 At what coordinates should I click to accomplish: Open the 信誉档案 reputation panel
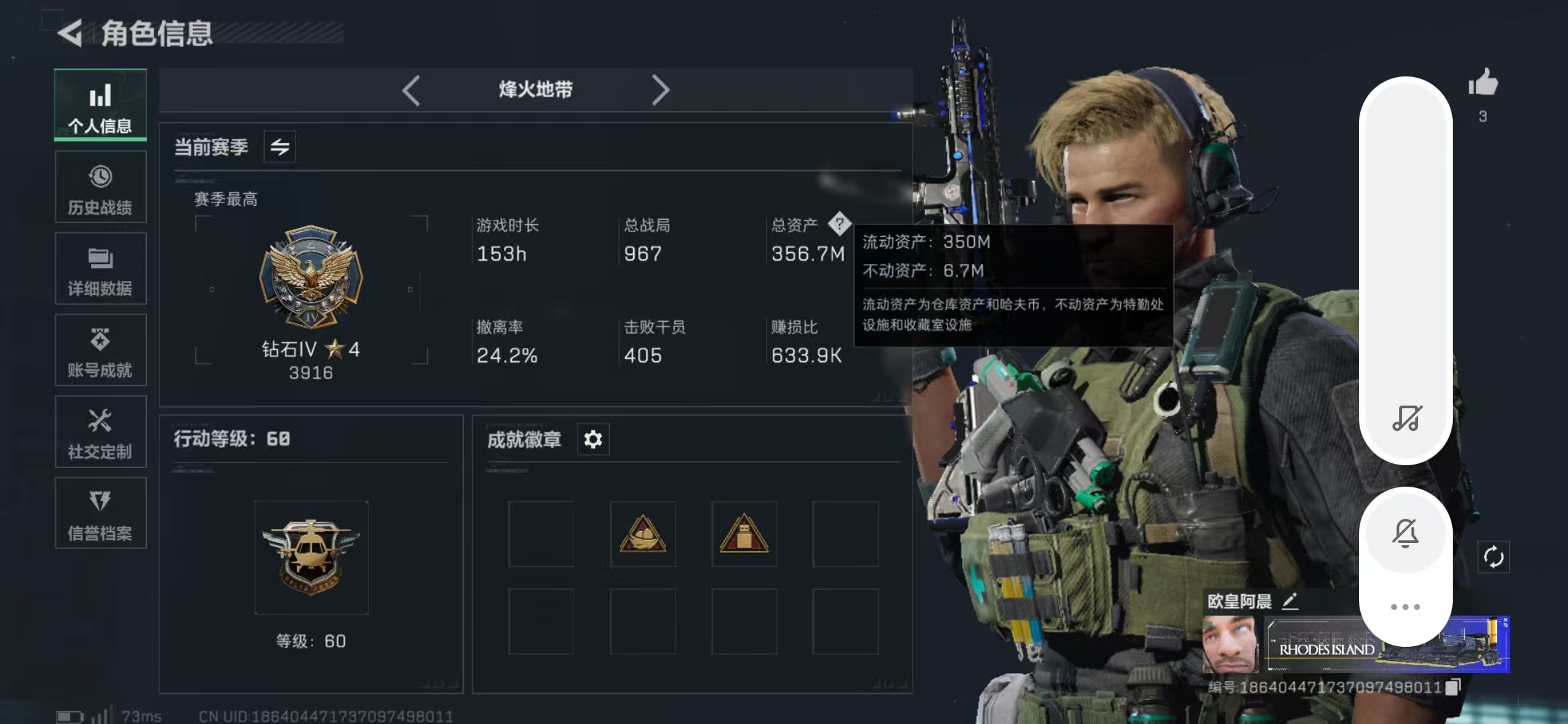pyautogui.click(x=100, y=513)
